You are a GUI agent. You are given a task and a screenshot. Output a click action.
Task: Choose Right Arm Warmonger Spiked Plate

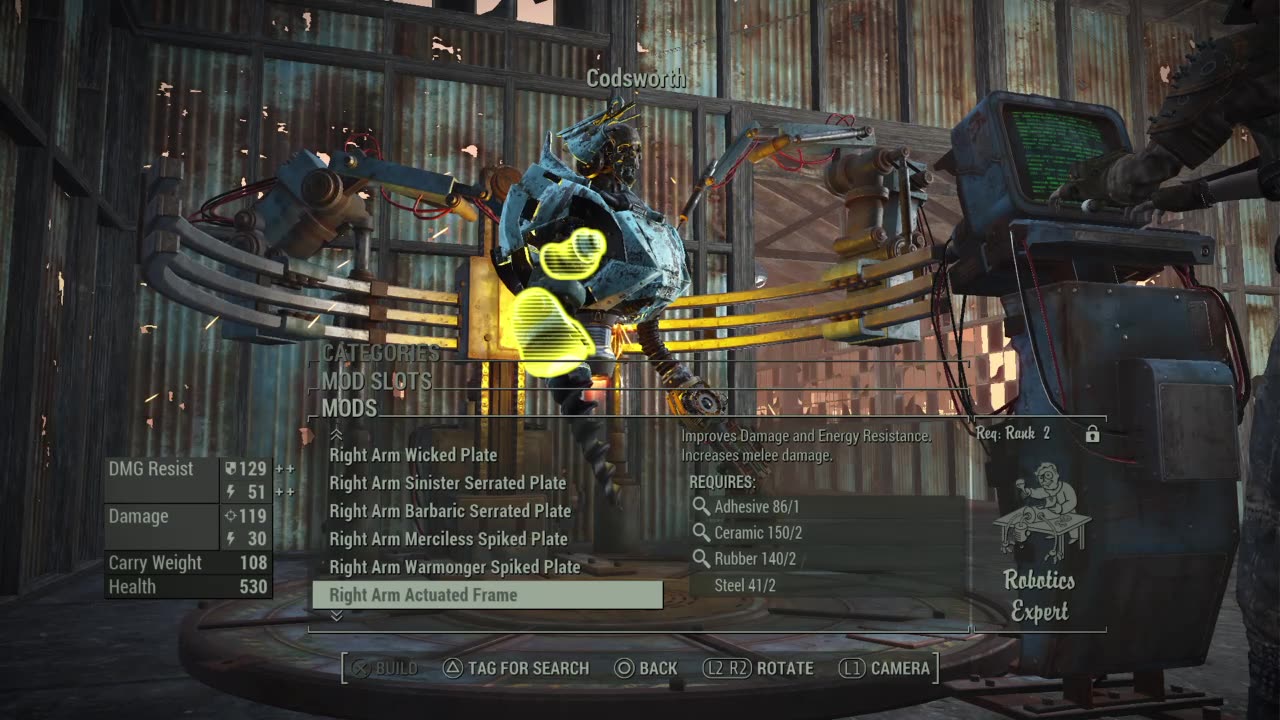click(x=454, y=567)
